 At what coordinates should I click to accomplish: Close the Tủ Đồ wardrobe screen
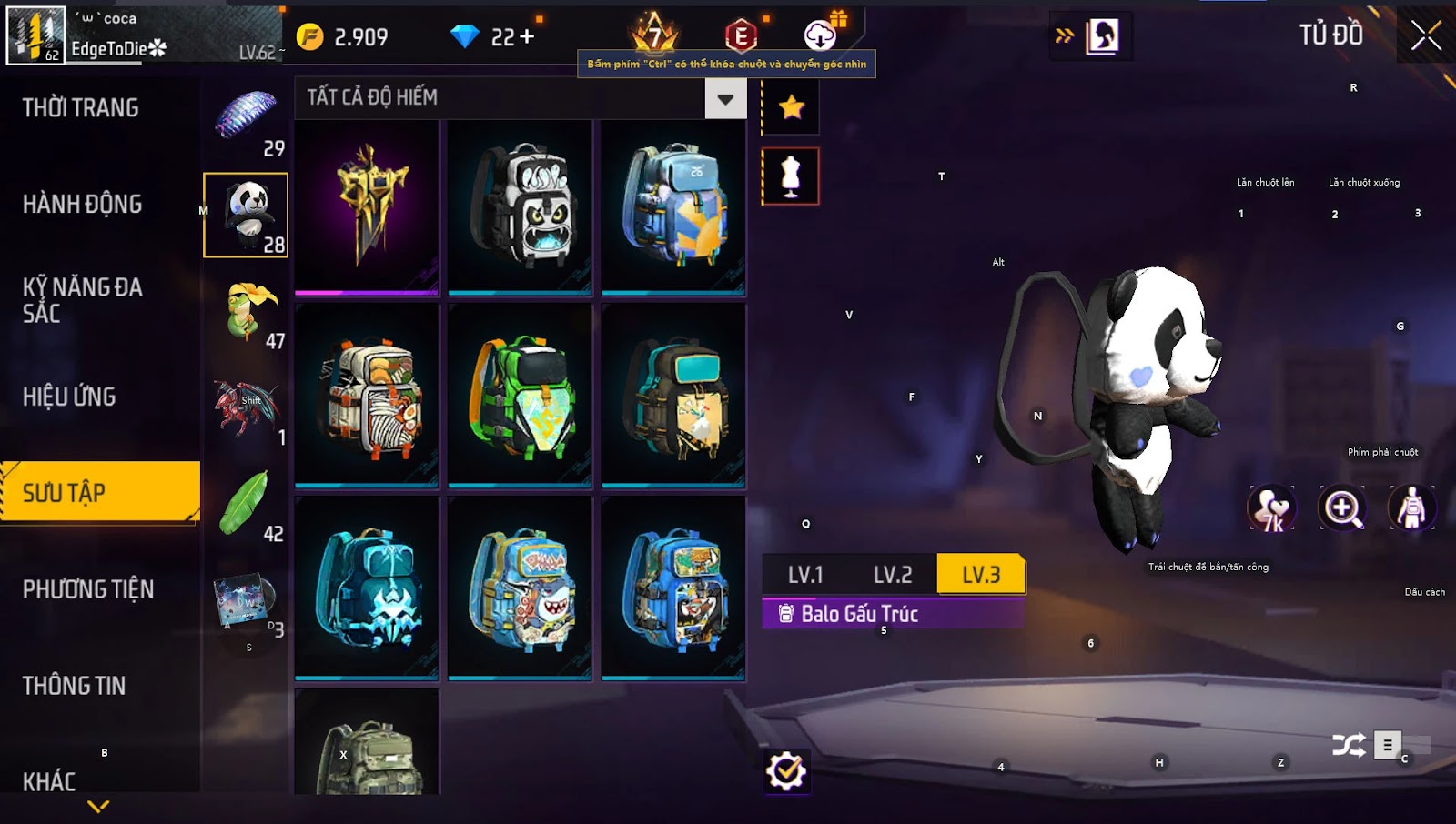click(1425, 36)
